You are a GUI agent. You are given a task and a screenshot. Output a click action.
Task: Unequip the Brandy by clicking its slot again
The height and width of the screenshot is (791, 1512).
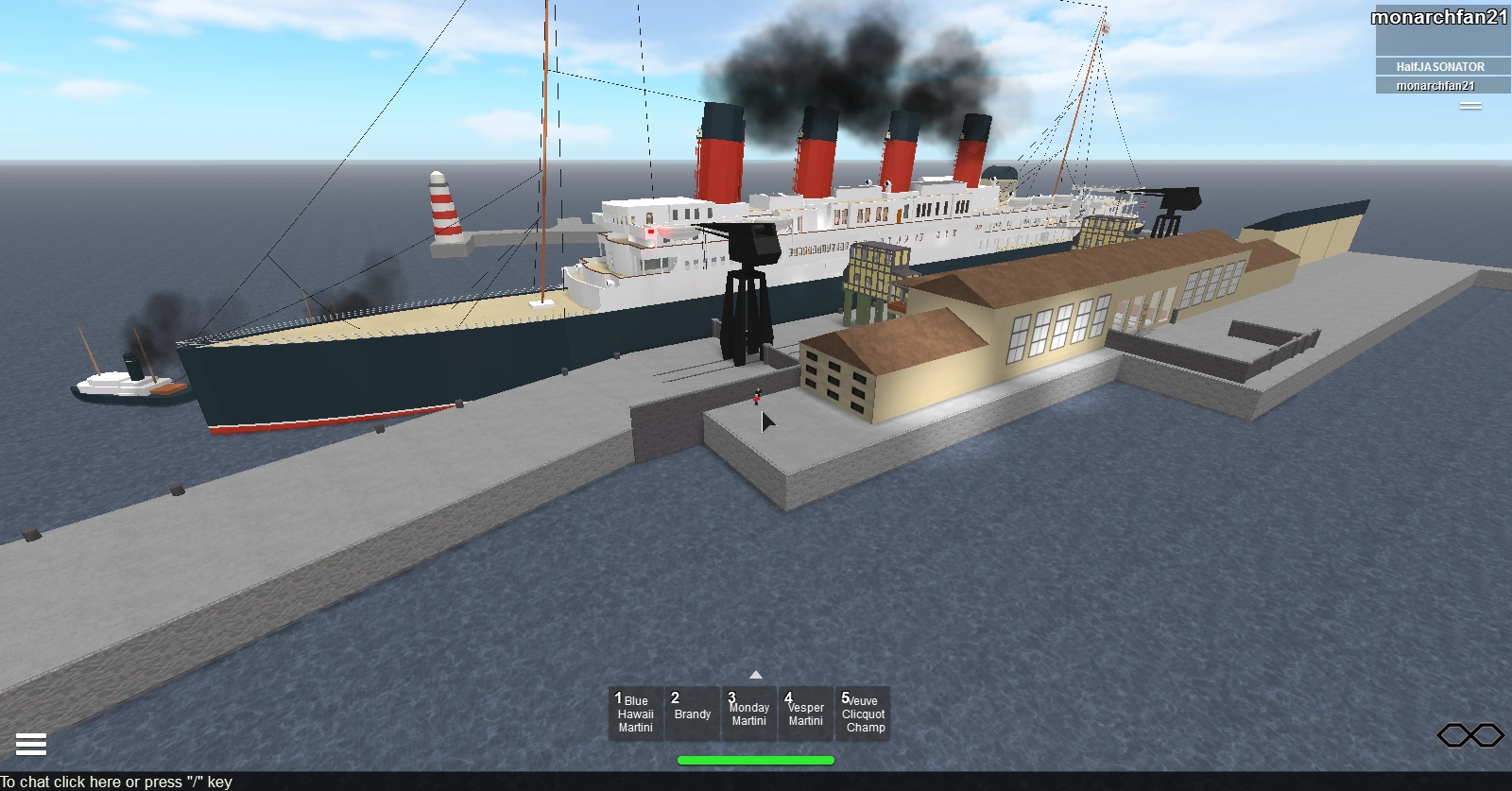coord(691,714)
